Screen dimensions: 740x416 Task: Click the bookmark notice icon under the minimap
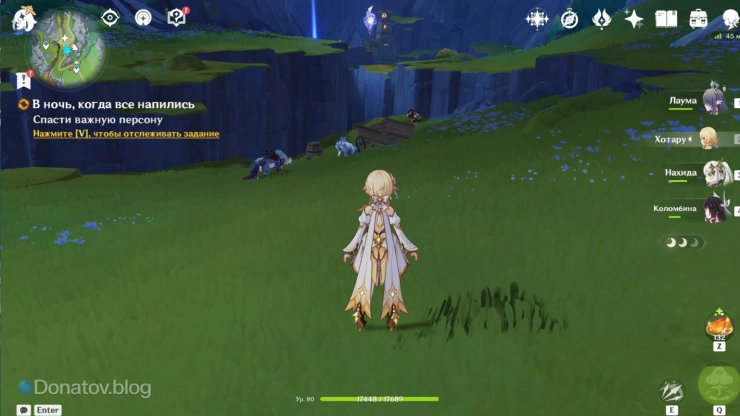23,79
